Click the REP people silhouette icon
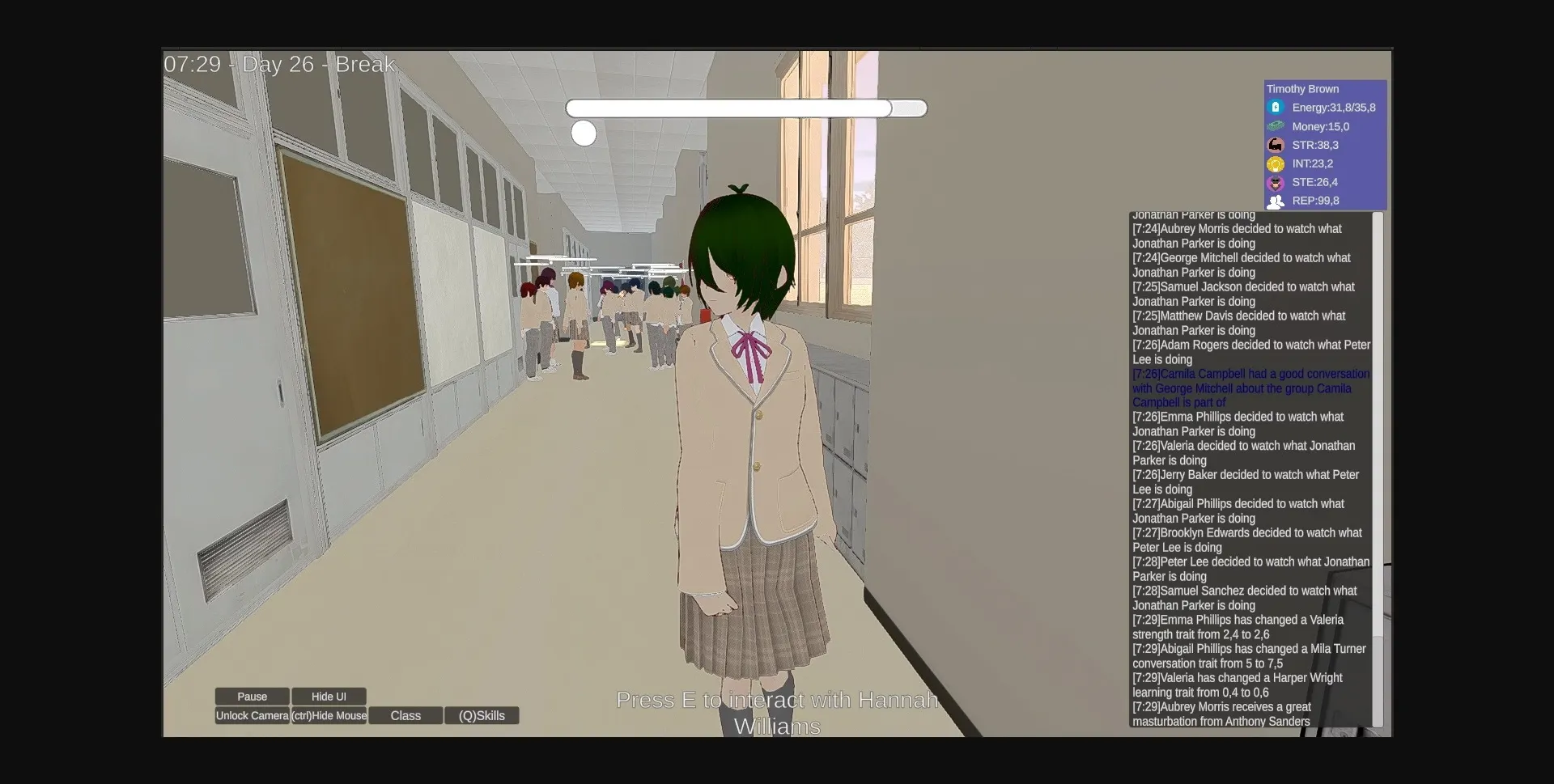The image size is (1554, 784). [1276, 201]
